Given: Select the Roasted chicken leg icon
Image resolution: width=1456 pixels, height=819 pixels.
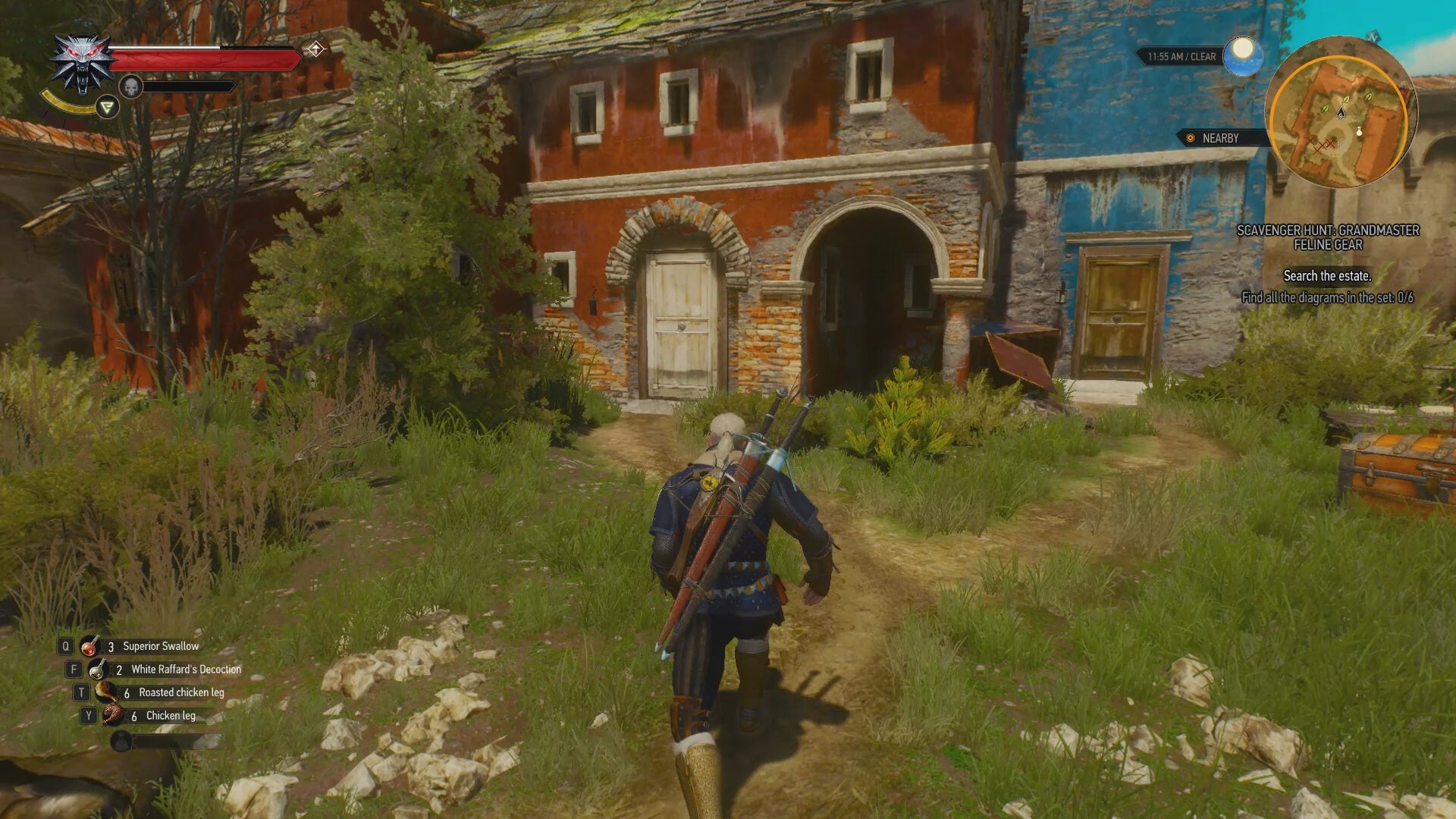Looking at the screenshot, I should coord(108,692).
